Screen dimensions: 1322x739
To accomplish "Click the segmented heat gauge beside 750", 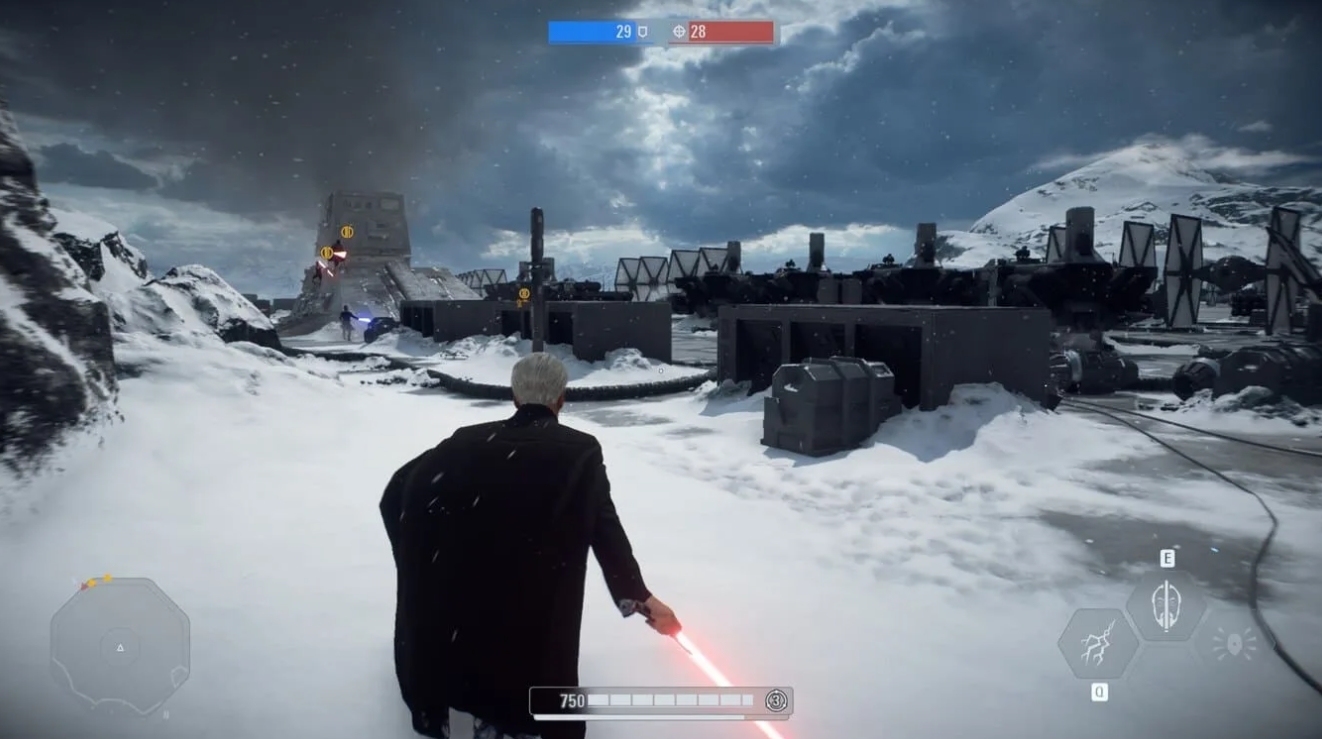I will click(670, 700).
